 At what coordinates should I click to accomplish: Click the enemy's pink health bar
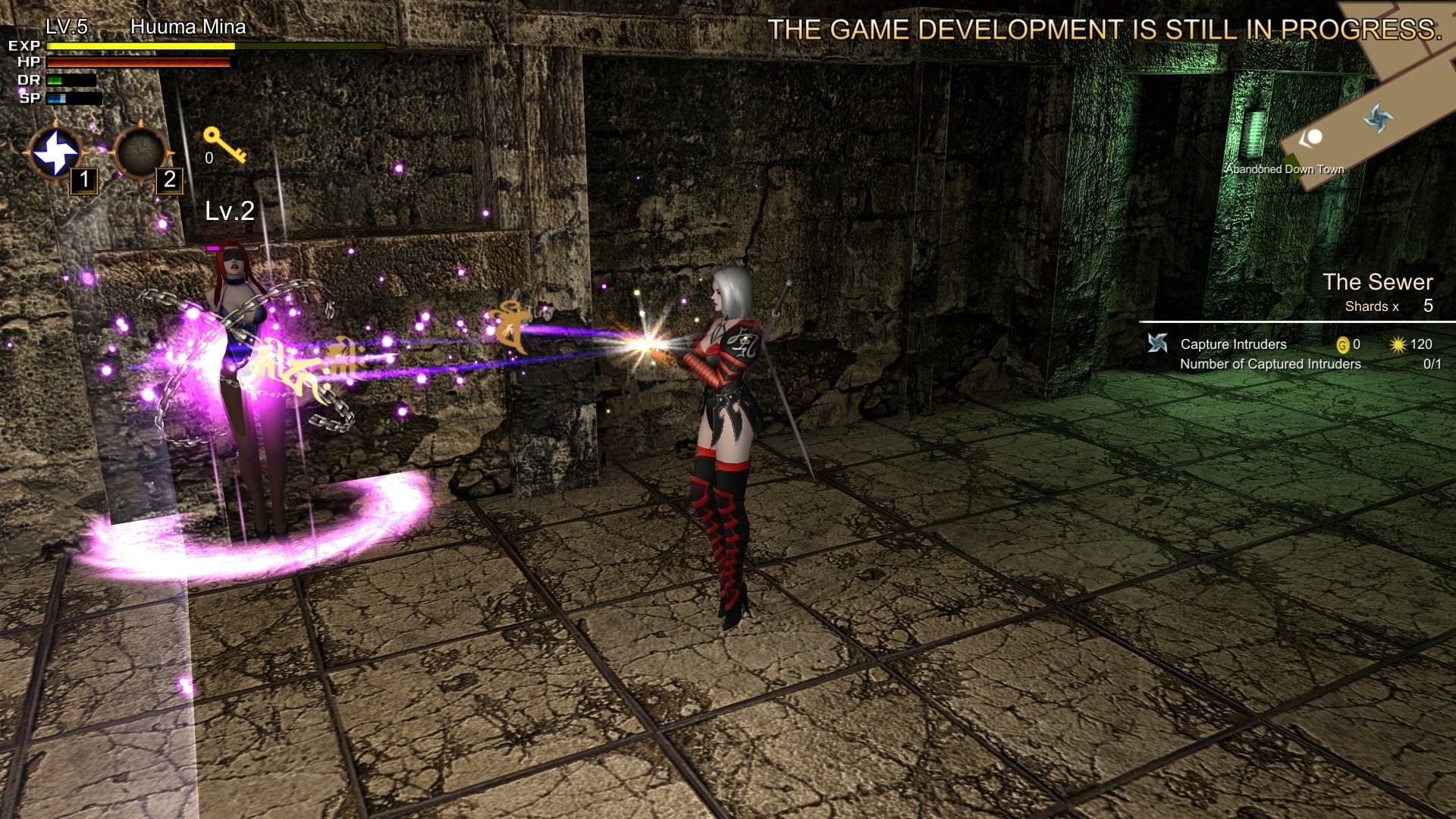pos(212,248)
